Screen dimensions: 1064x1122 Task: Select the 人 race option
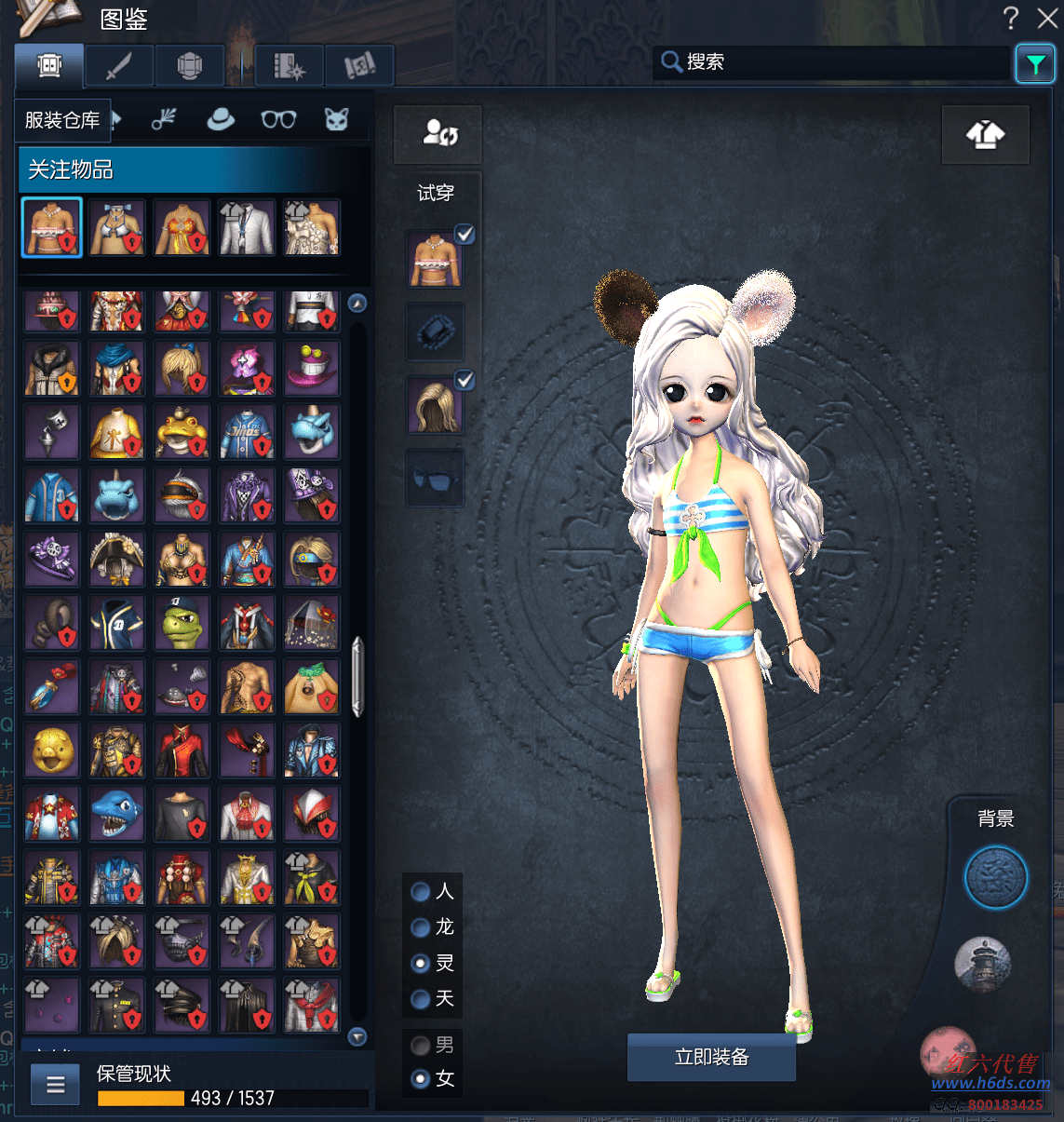(x=421, y=892)
